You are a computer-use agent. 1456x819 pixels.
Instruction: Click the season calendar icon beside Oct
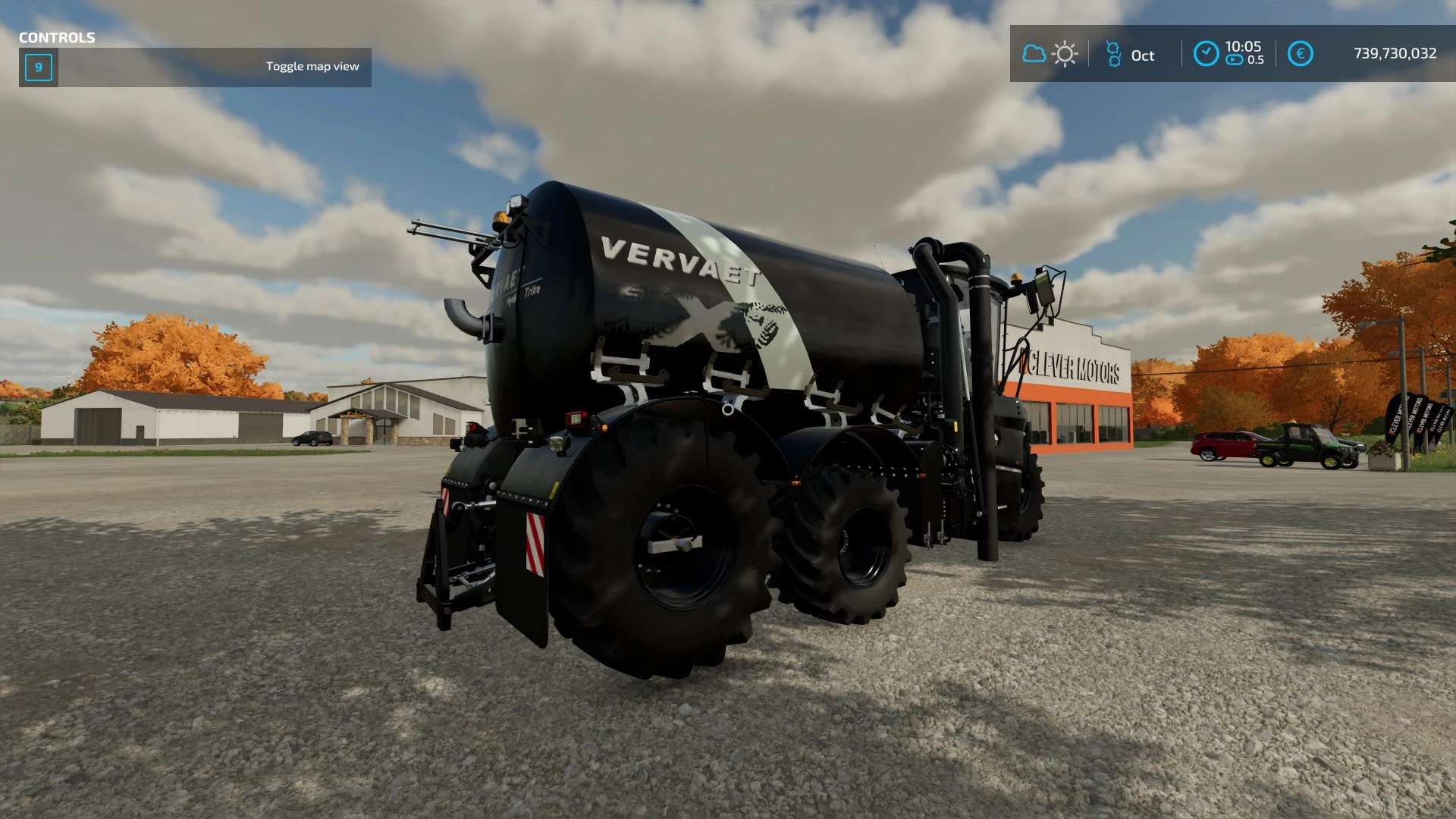pos(1113,54)
